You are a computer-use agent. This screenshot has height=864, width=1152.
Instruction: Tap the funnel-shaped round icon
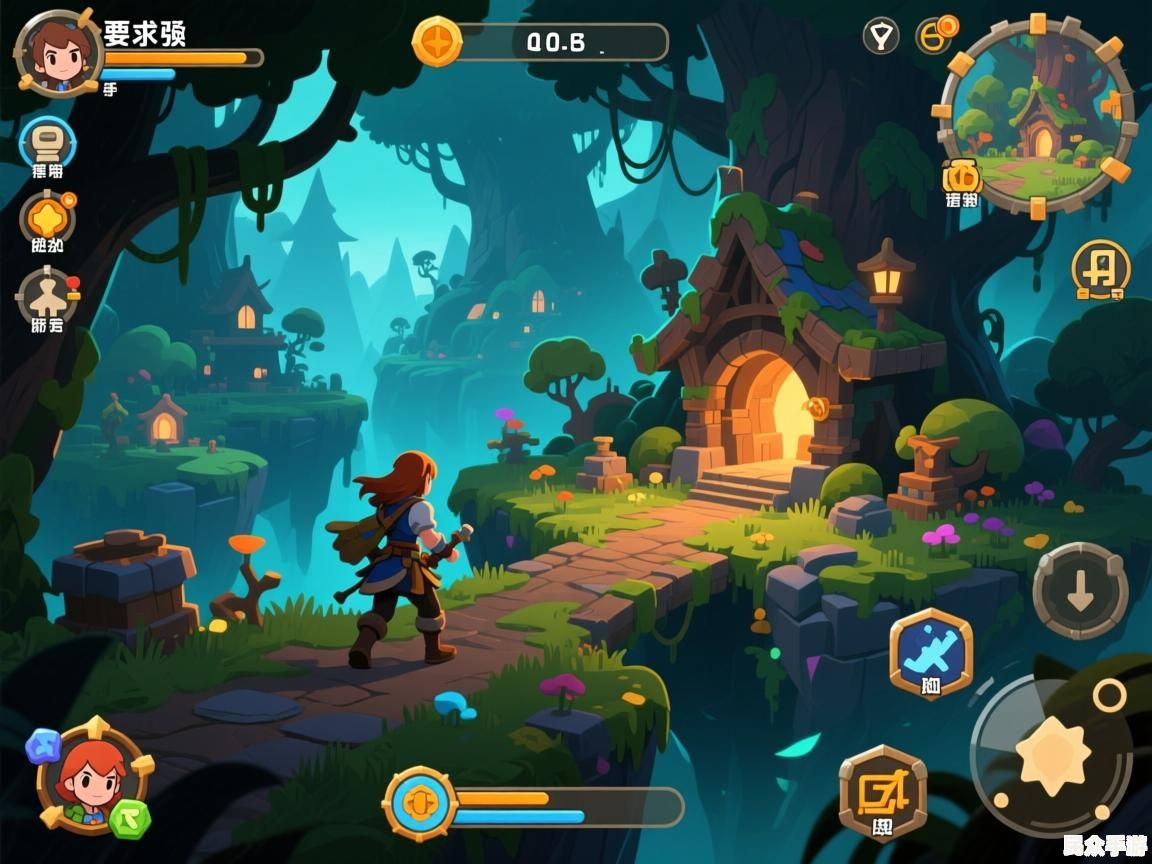[x=881, y=37]
